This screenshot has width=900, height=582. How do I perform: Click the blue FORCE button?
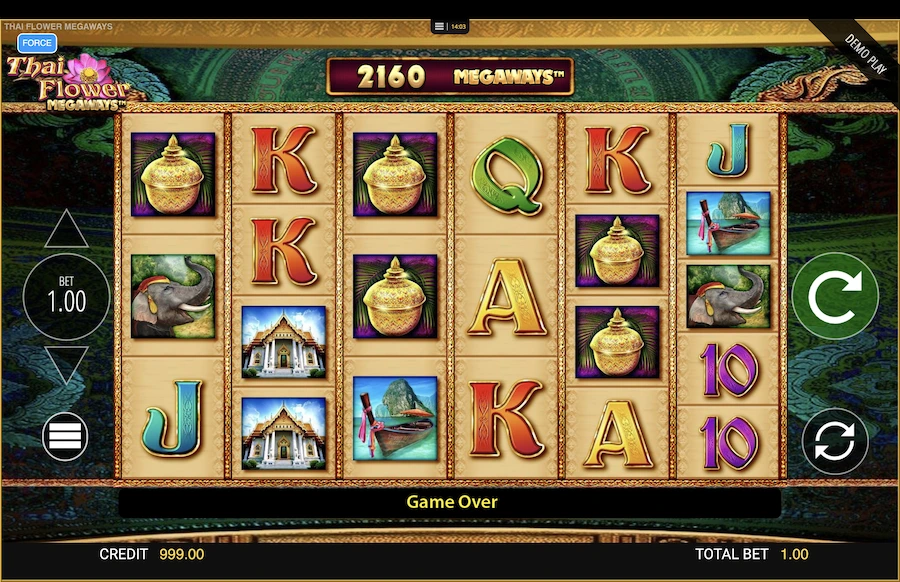37,43
